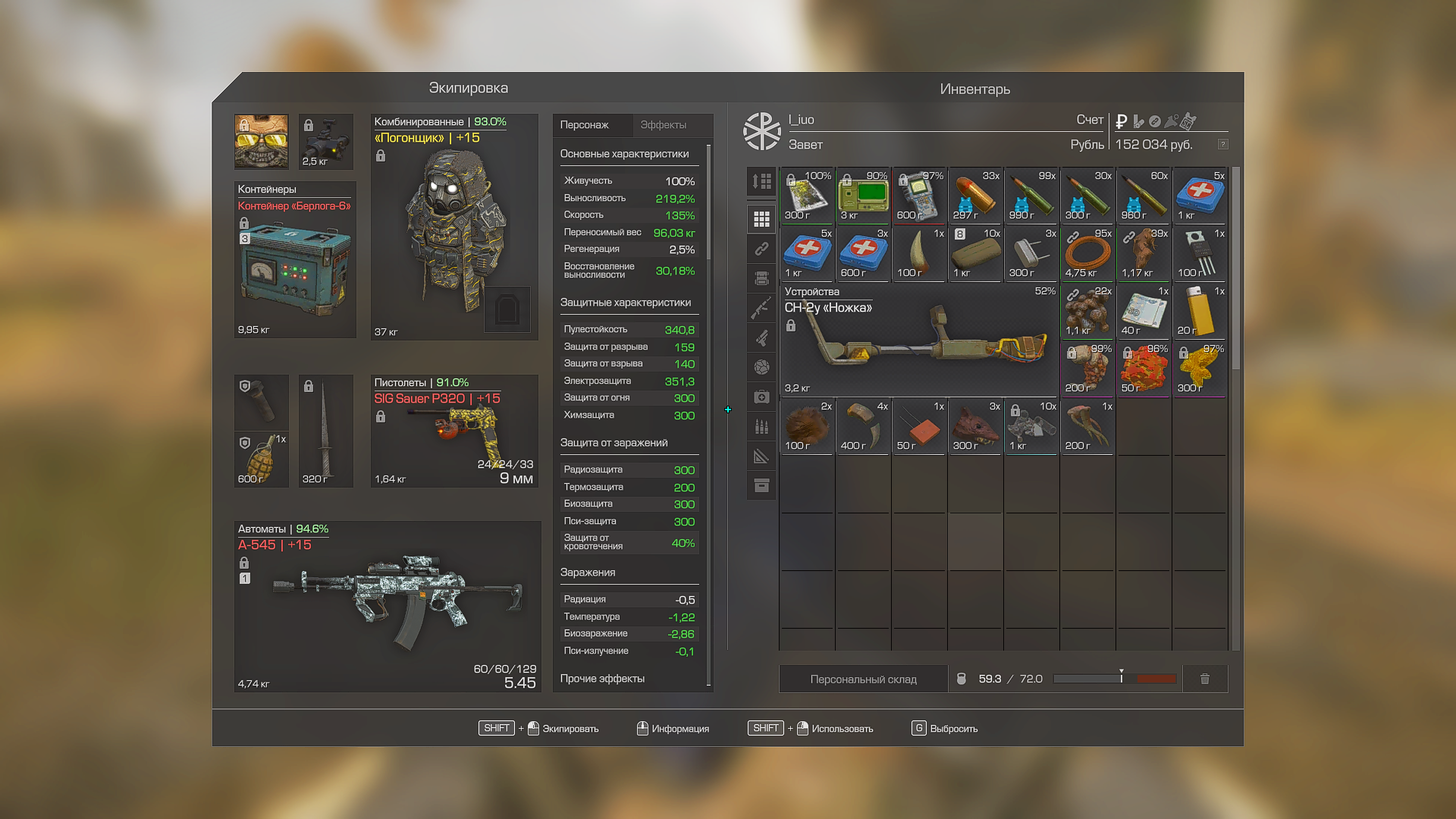Select the СН-2у «Ножка» detector item
1456x819 pixels.
point(919,340)
